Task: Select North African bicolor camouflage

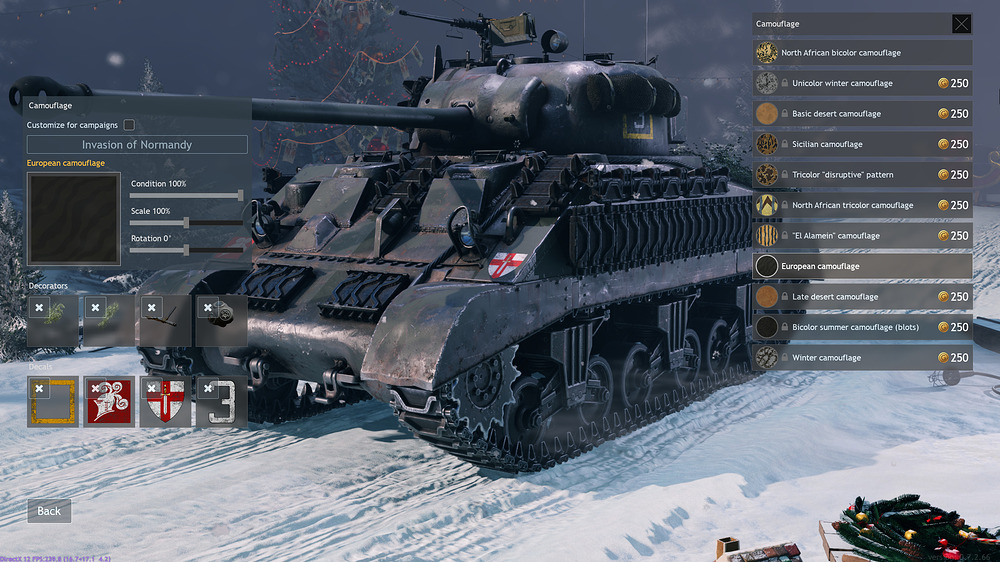Action: click(860, 53)
